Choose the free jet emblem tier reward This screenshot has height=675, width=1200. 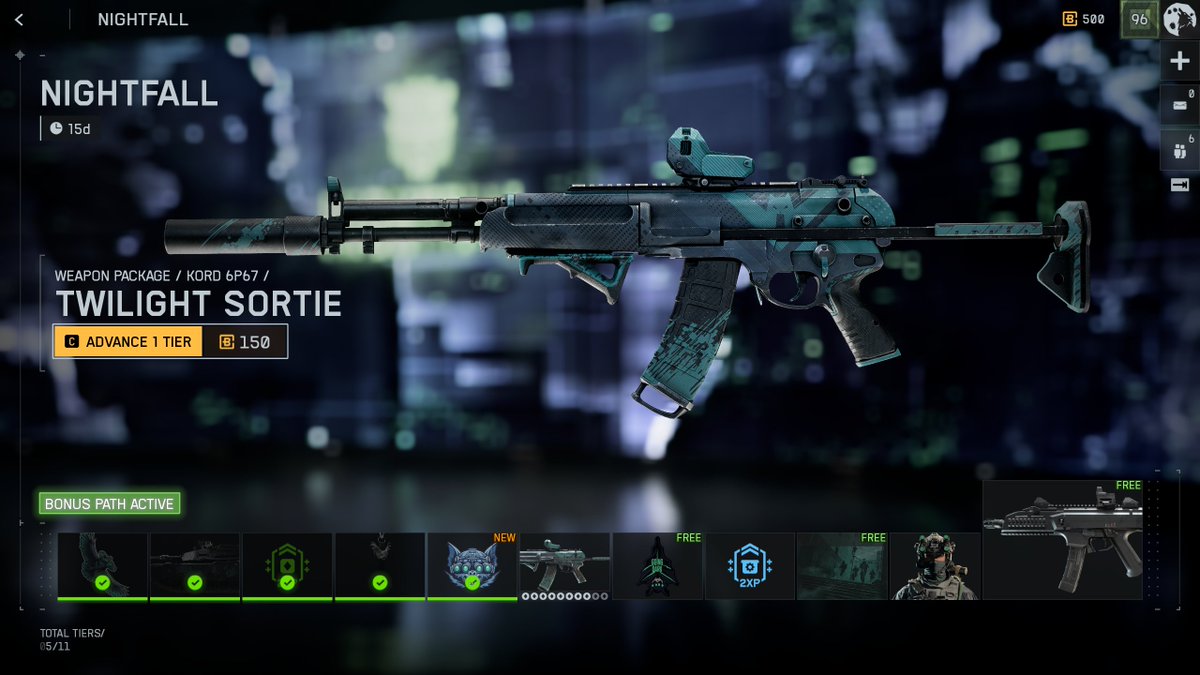[657, 566]
